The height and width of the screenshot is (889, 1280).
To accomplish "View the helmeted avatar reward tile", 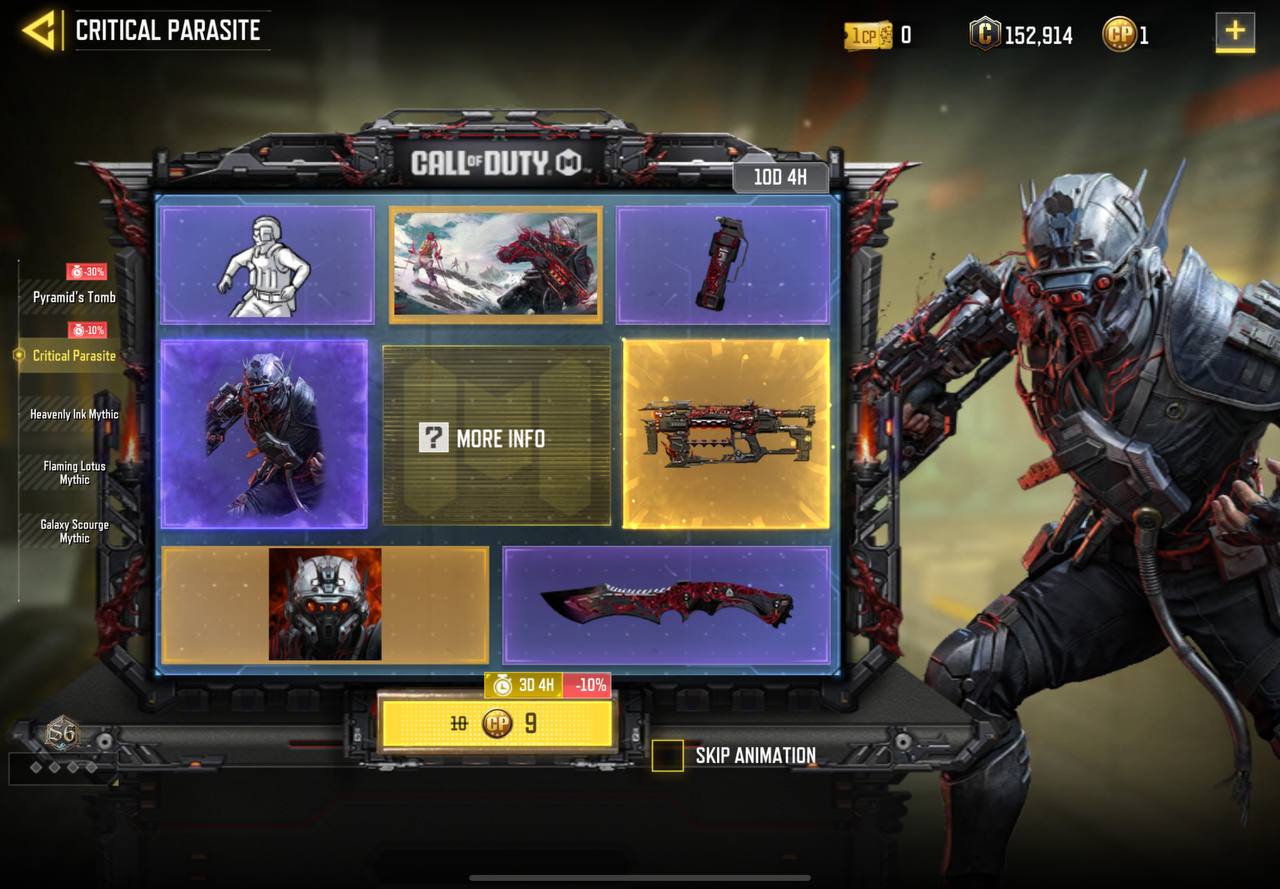I will click(325, 604).
